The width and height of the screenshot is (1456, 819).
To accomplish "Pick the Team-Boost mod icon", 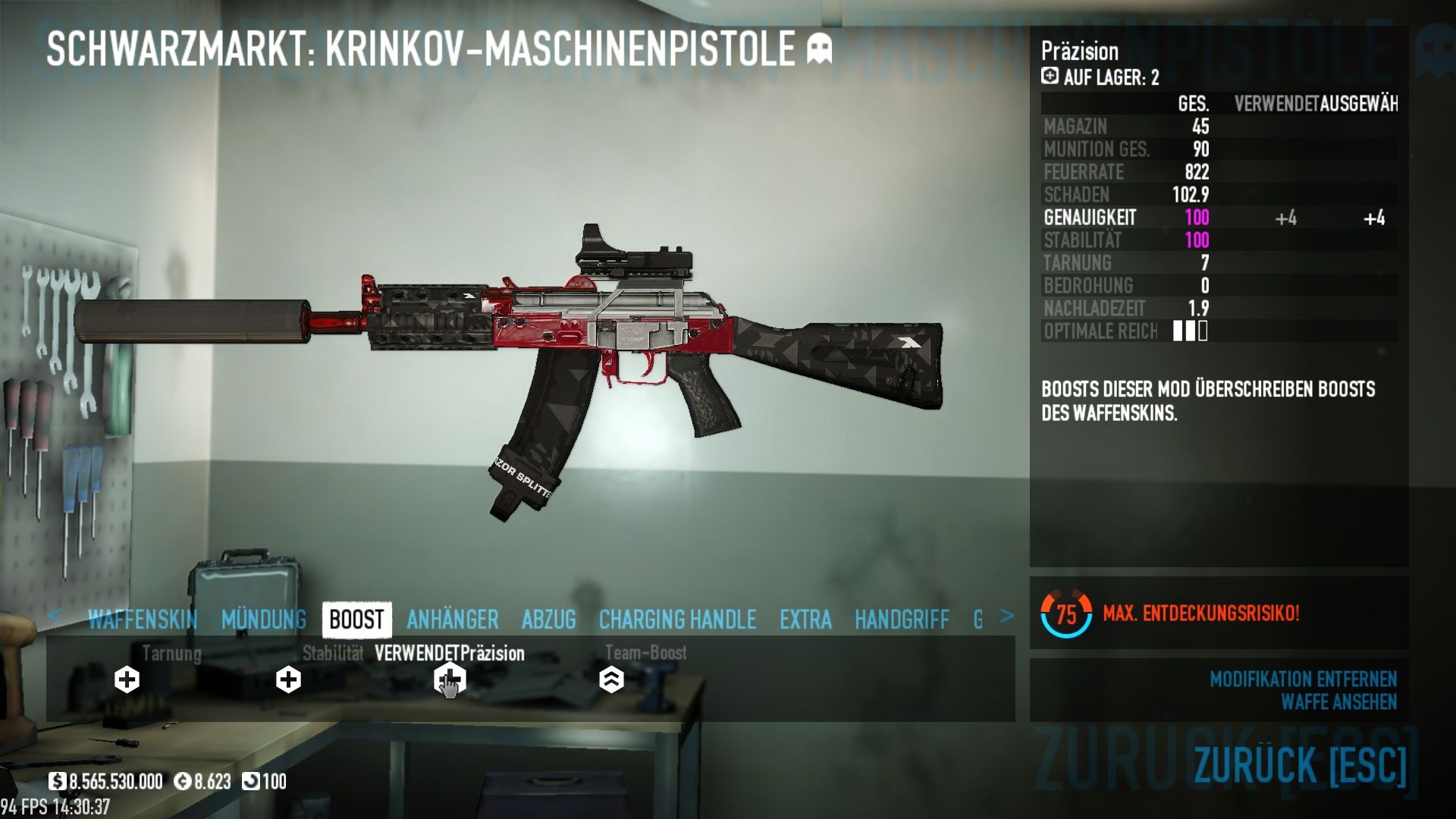I will pos(611,679).
